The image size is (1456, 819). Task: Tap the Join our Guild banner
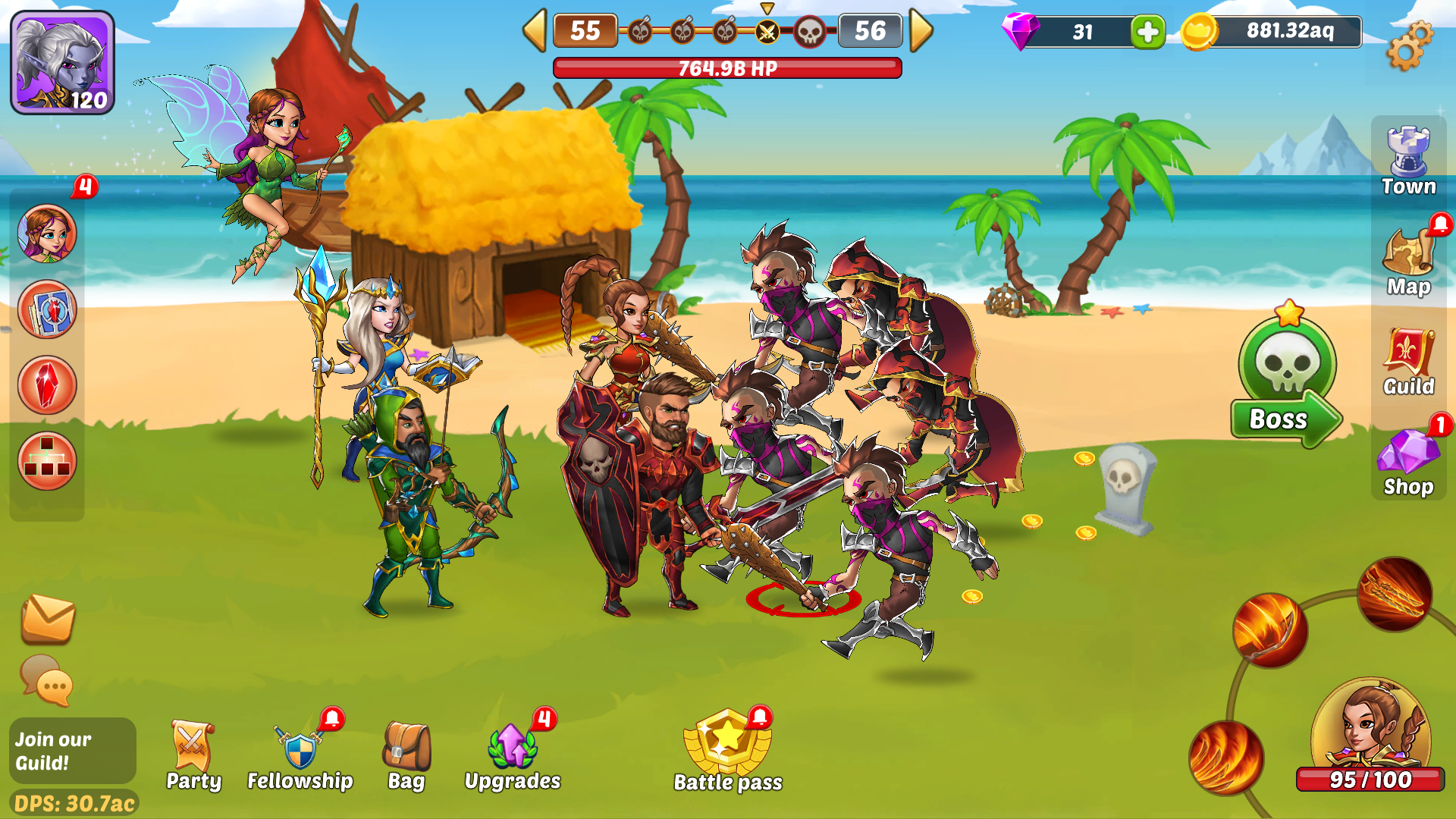73,751
